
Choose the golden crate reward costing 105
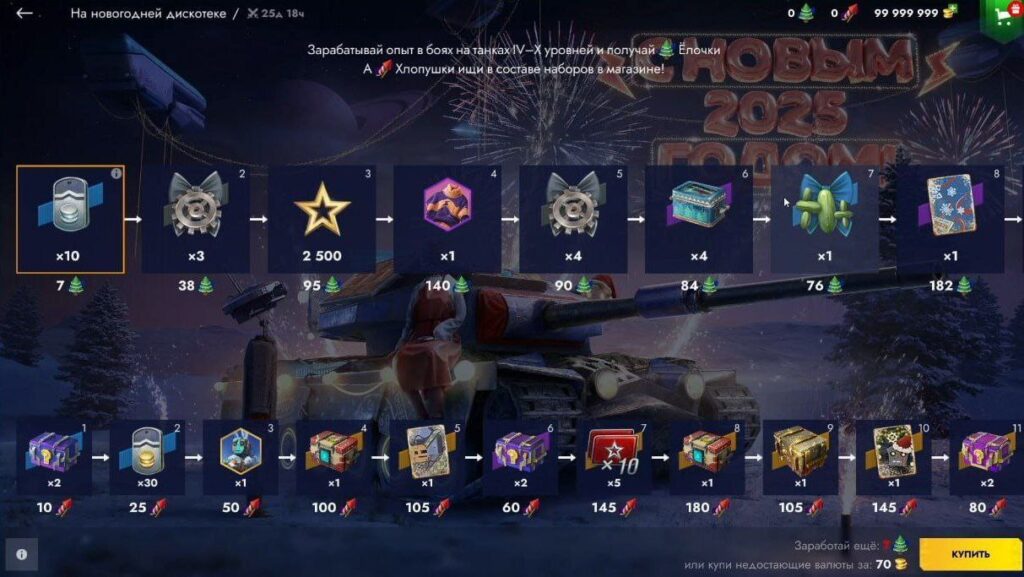coord(800,457)
